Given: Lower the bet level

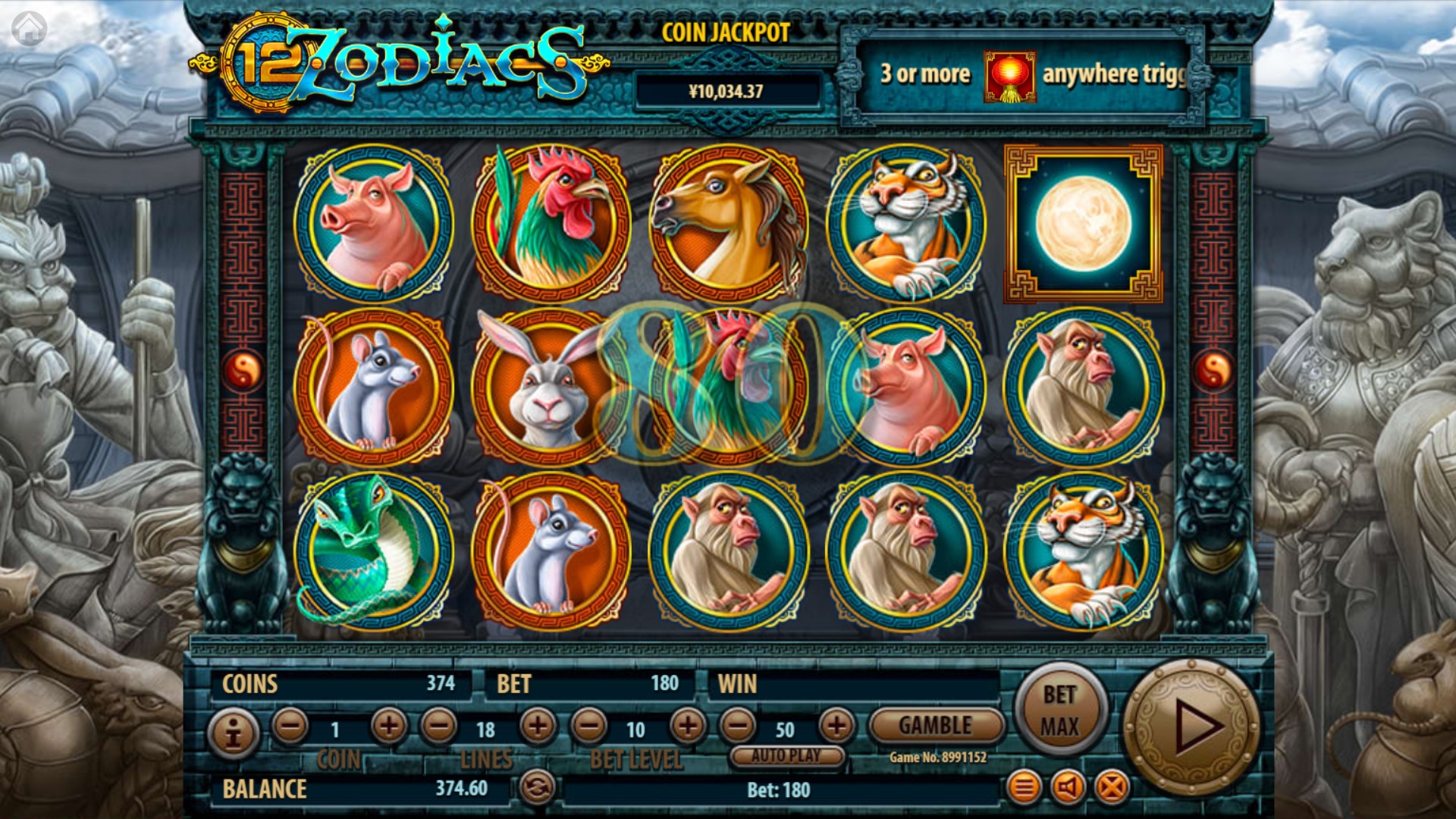Looking at the screenshot, I should point(589,726).
